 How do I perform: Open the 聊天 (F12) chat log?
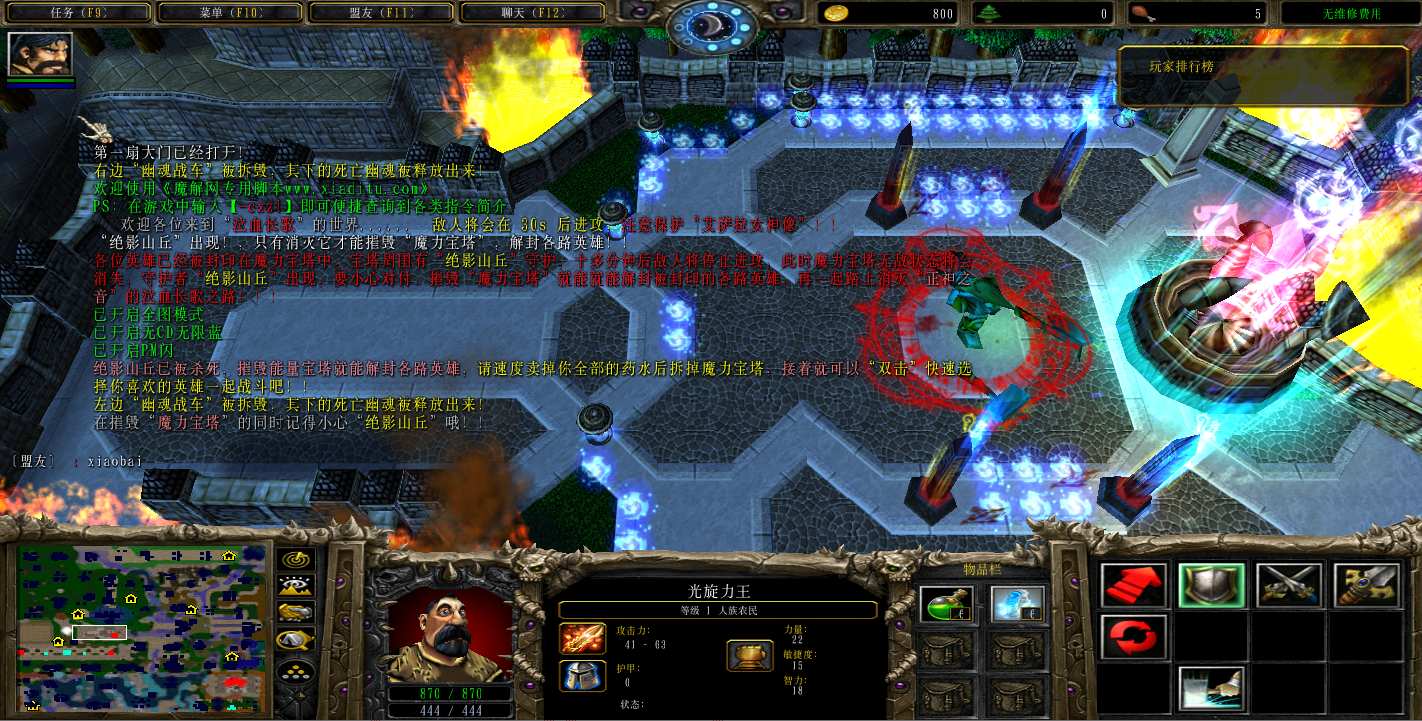pos(533,13)
